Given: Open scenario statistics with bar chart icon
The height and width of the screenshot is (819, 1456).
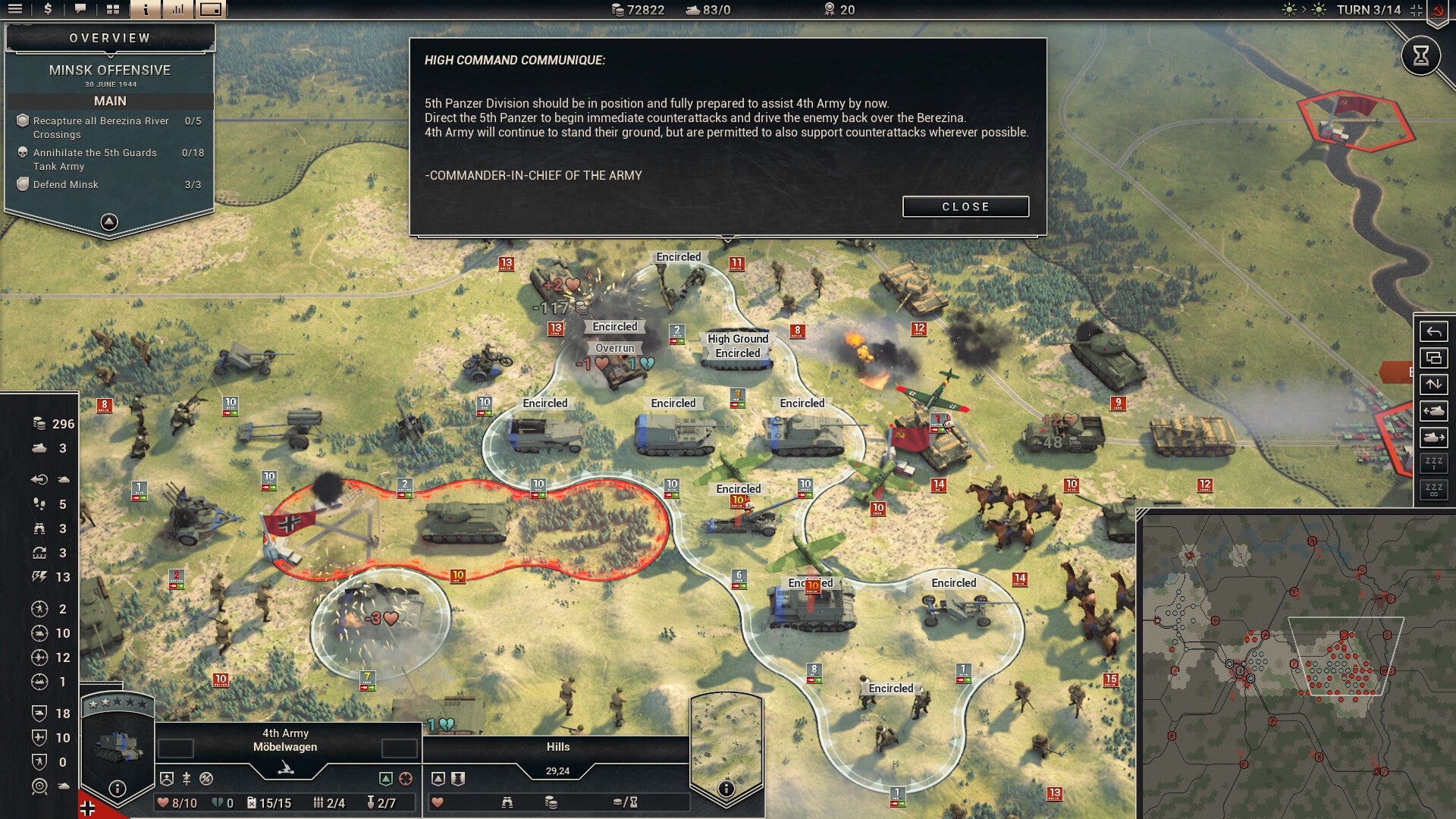Looking at the screenshot, I should (x=178, y=10).
